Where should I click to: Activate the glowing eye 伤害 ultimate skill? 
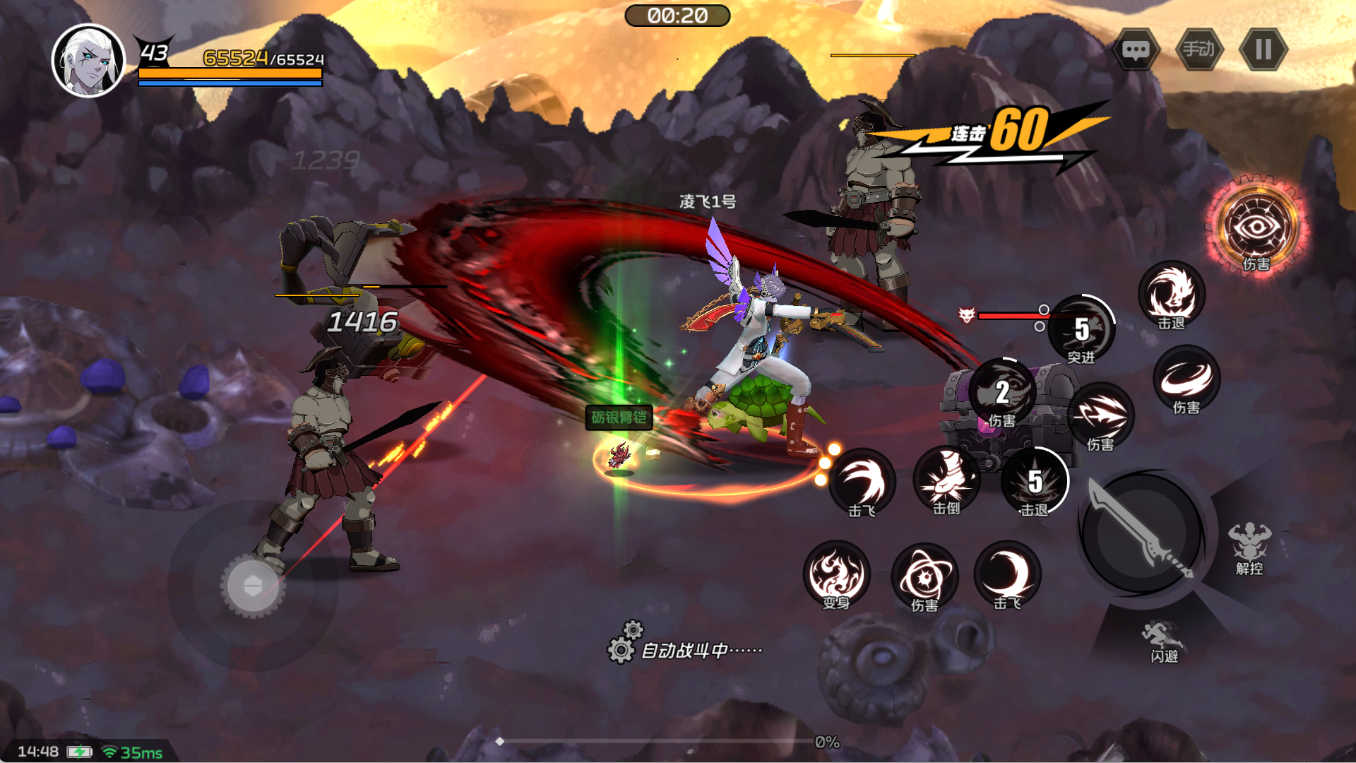coord(1257,226)
